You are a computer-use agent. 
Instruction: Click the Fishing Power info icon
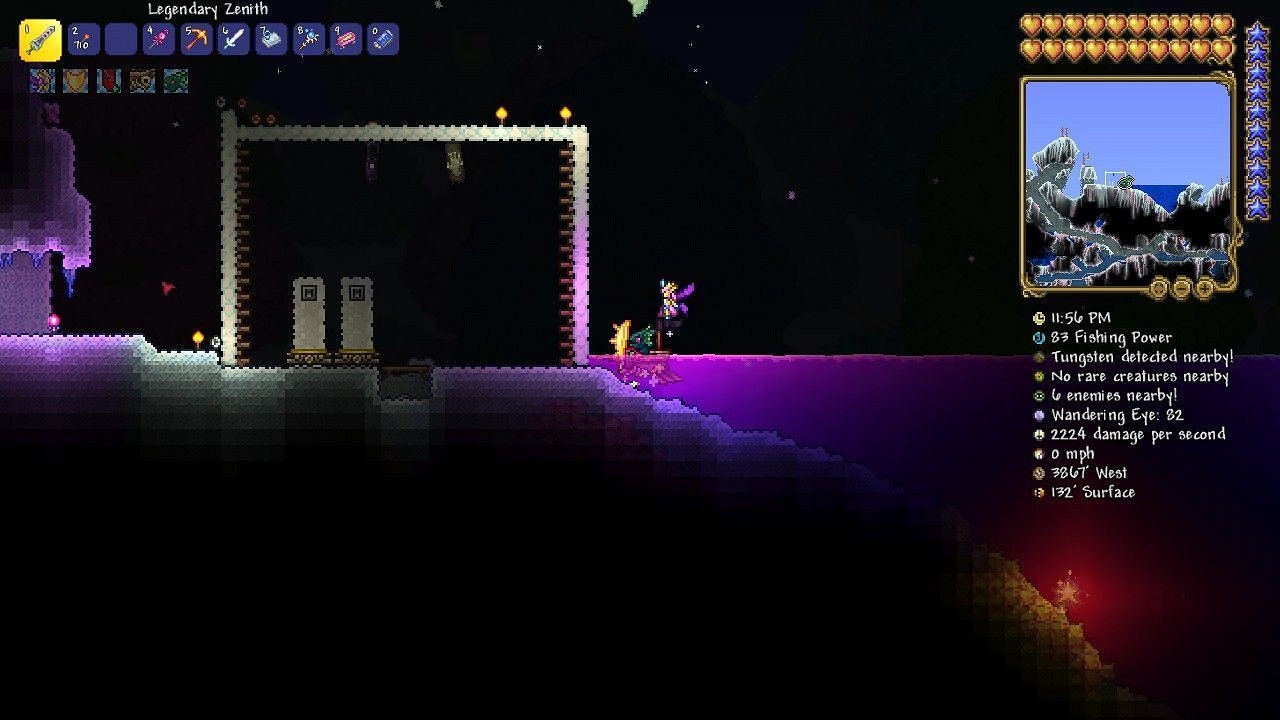1040,338
